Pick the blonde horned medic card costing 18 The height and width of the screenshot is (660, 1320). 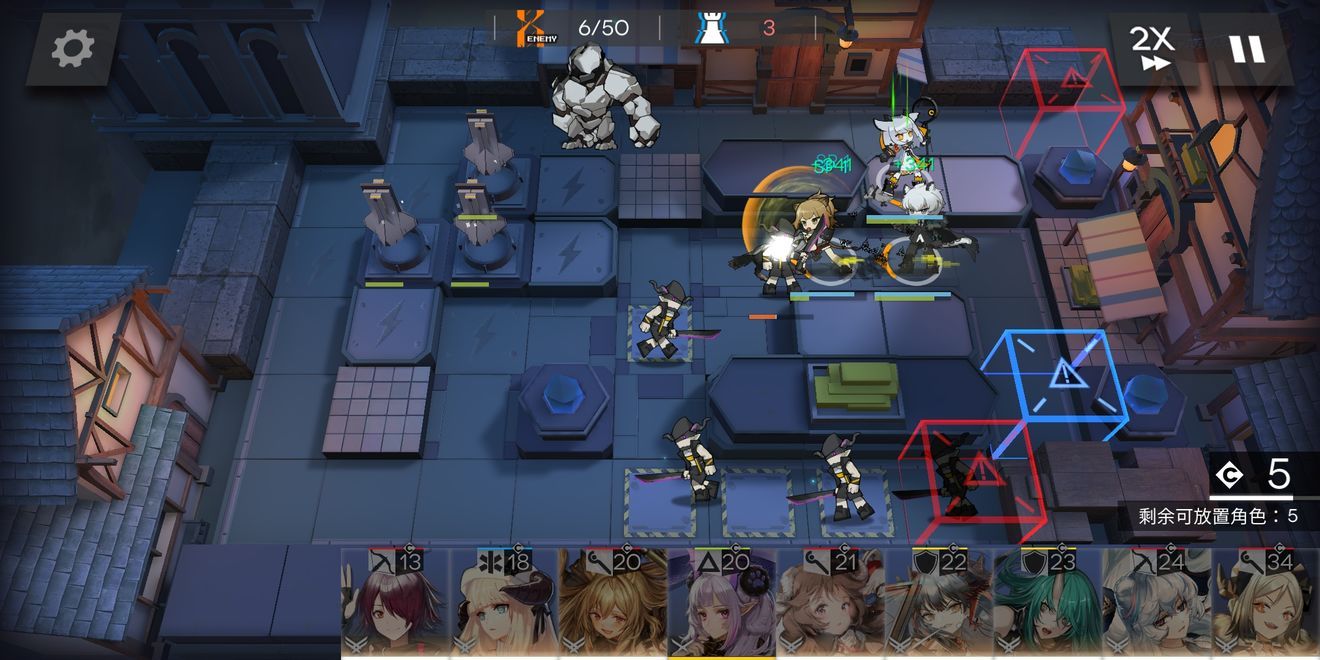(504, 602)
